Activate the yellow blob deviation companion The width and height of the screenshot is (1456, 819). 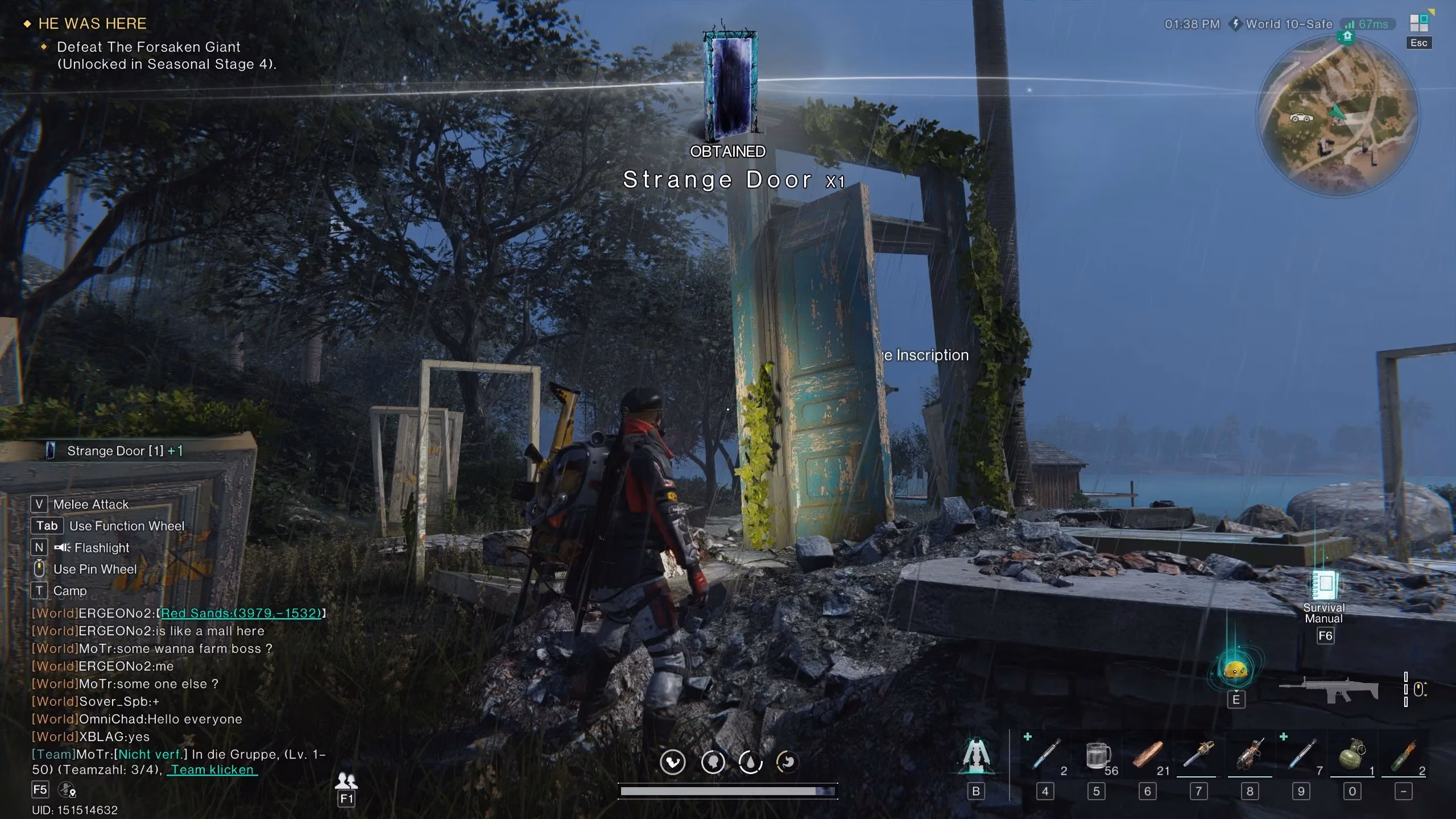(1236, 671)
